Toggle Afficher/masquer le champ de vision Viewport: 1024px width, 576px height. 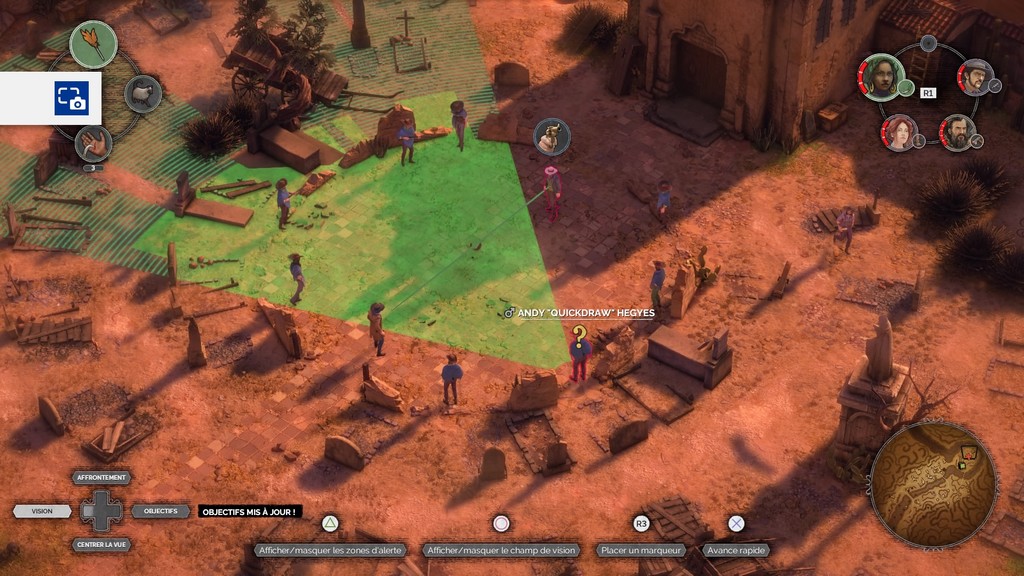(501, 550)
